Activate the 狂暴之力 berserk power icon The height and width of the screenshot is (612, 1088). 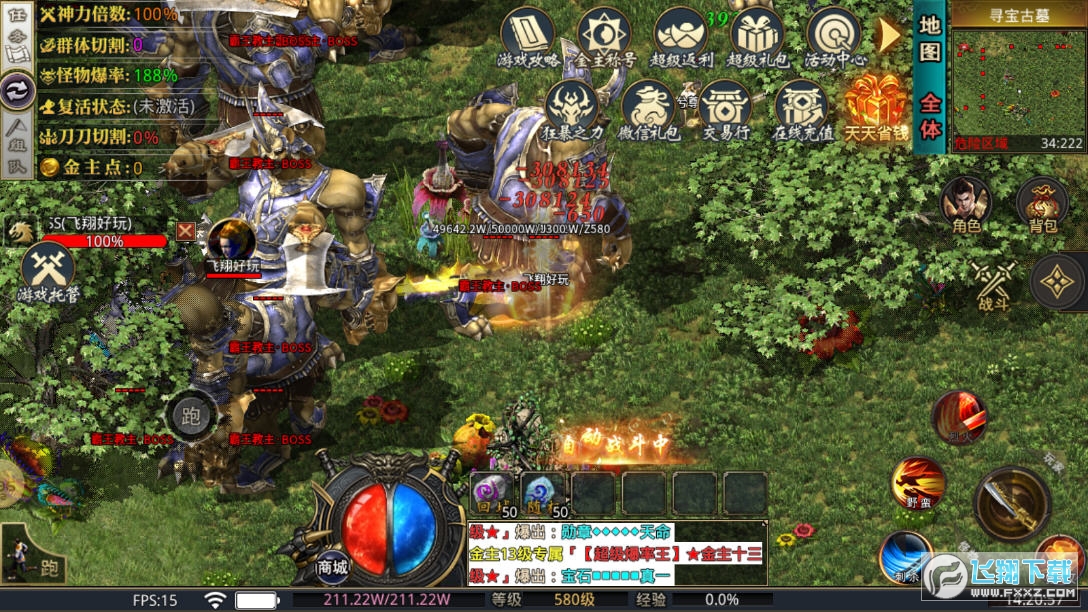point(572,110)
